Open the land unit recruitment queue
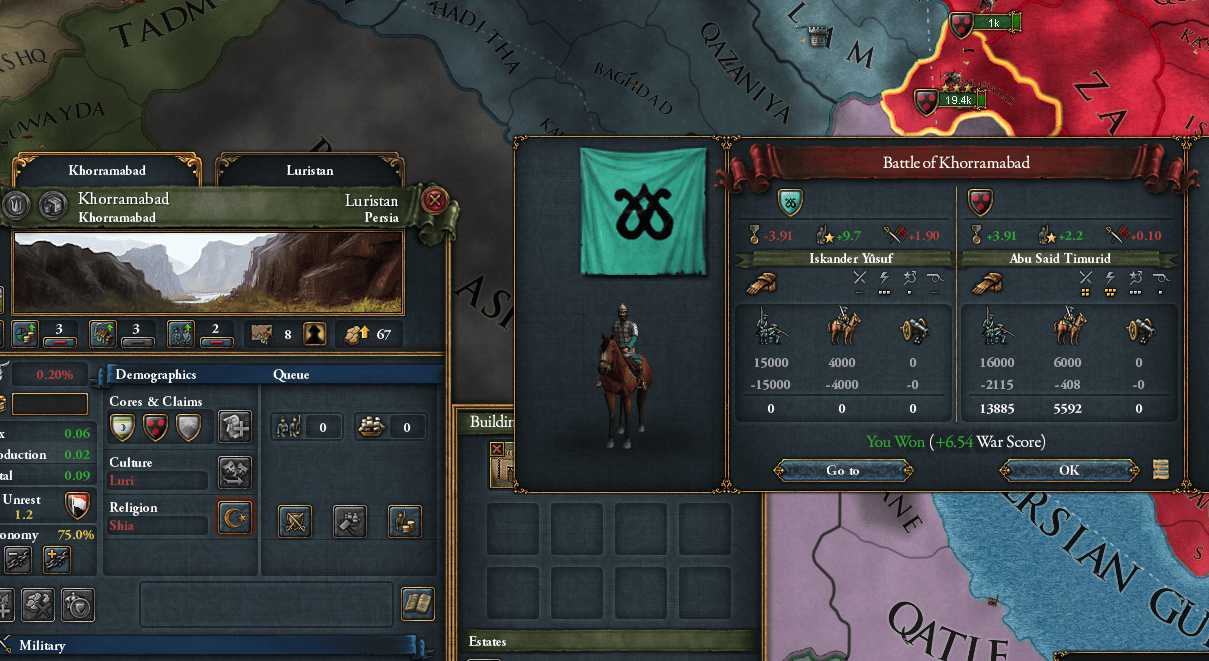The width and height of the screenshot is (1209, 661). (308, 427)
